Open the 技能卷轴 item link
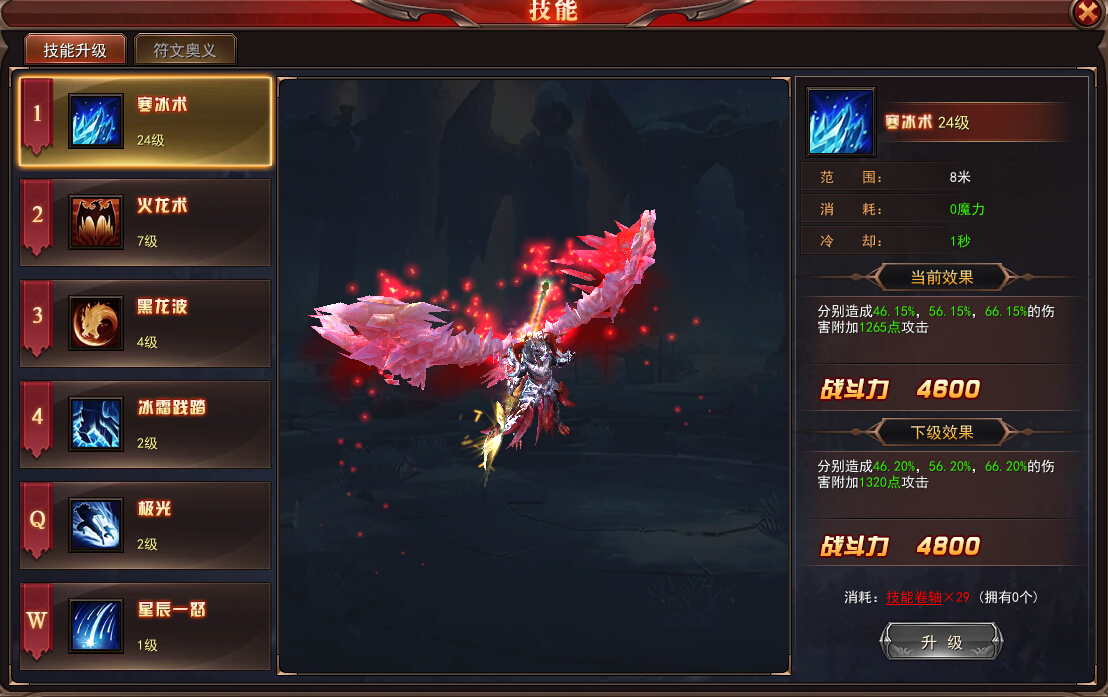 tap(913, 597)
